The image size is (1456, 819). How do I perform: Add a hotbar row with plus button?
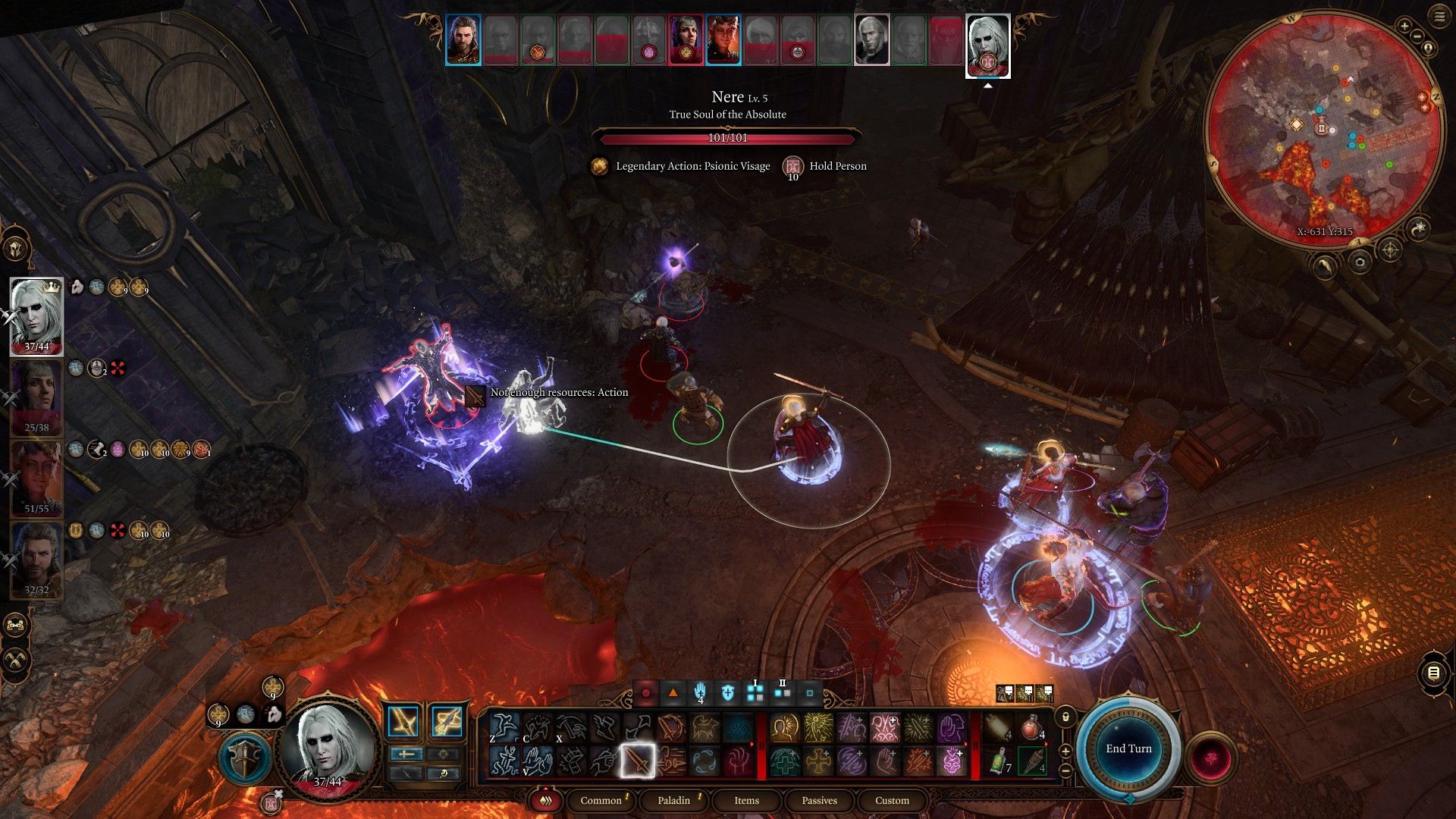coord(1065,751)
